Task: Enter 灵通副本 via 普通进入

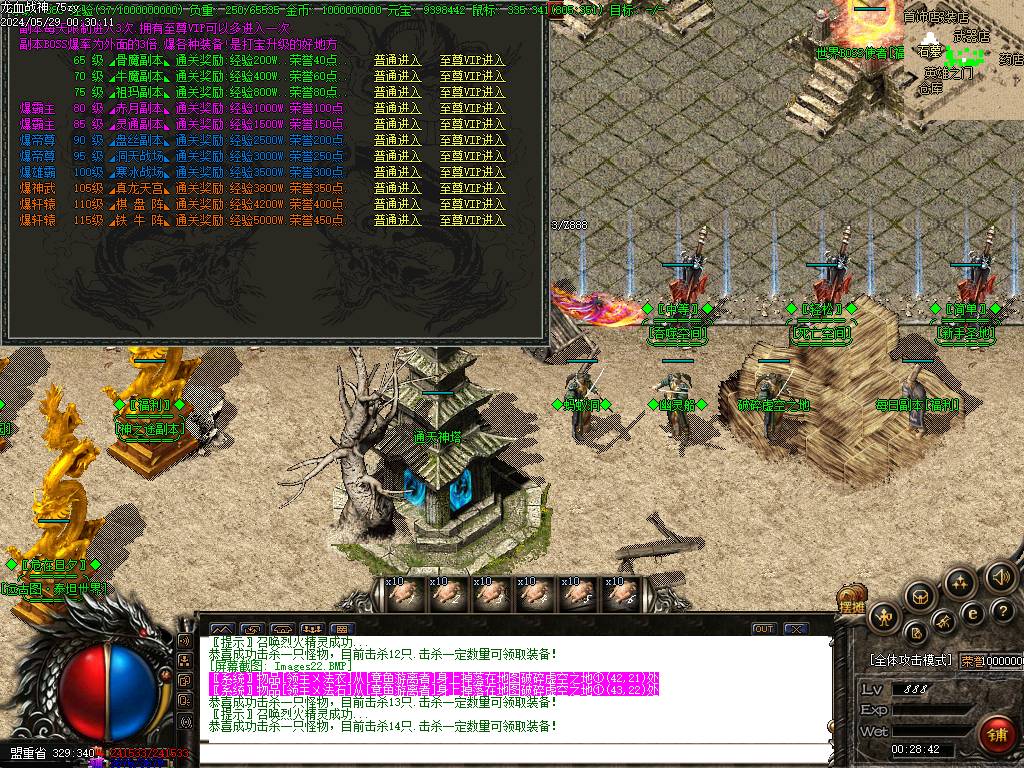Action: click(397, 124)
